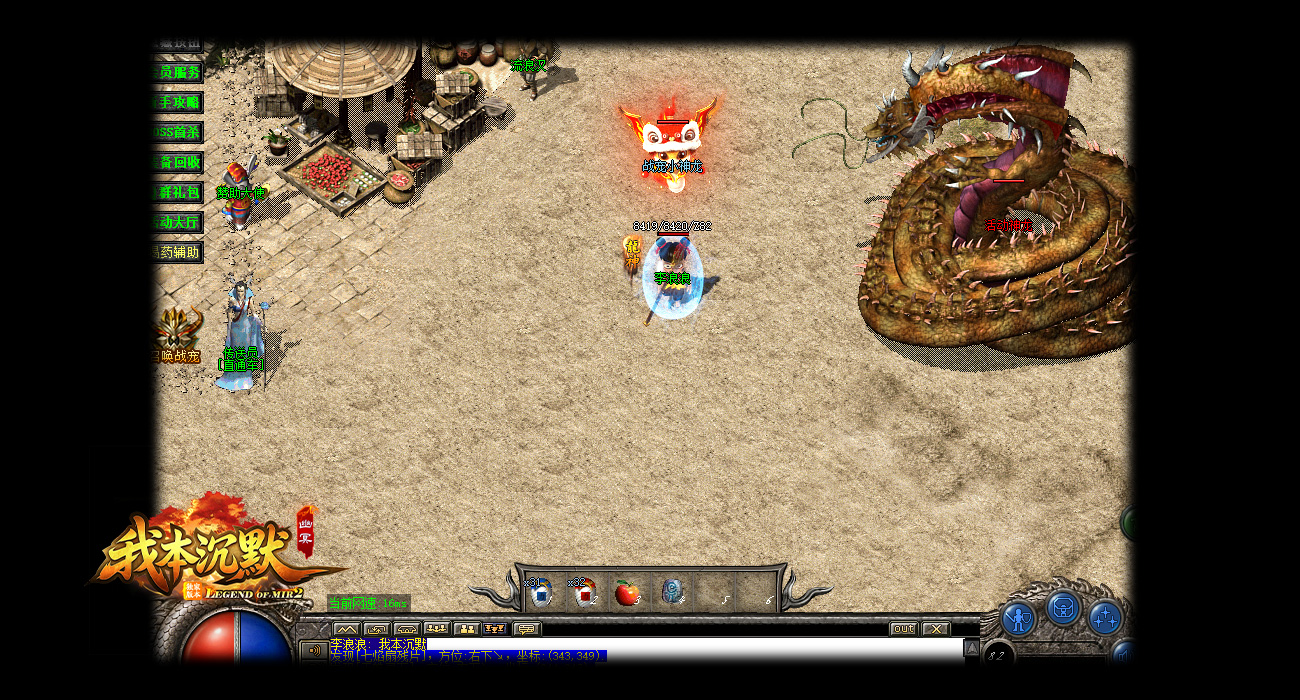Open the BOSS首杀 first-kill menu
This screenshot has height=700, width=1300.
tap(179, 132)
